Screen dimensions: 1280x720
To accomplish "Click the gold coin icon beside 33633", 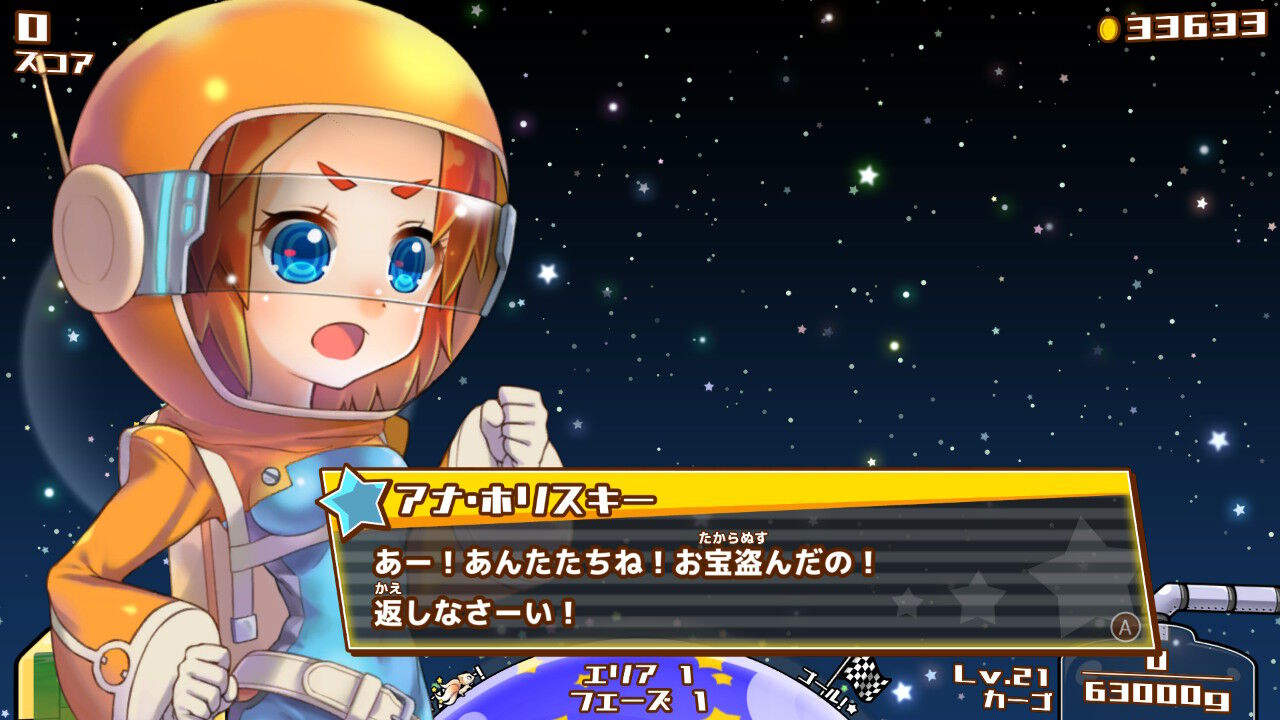I will (x=1107, y=30).
